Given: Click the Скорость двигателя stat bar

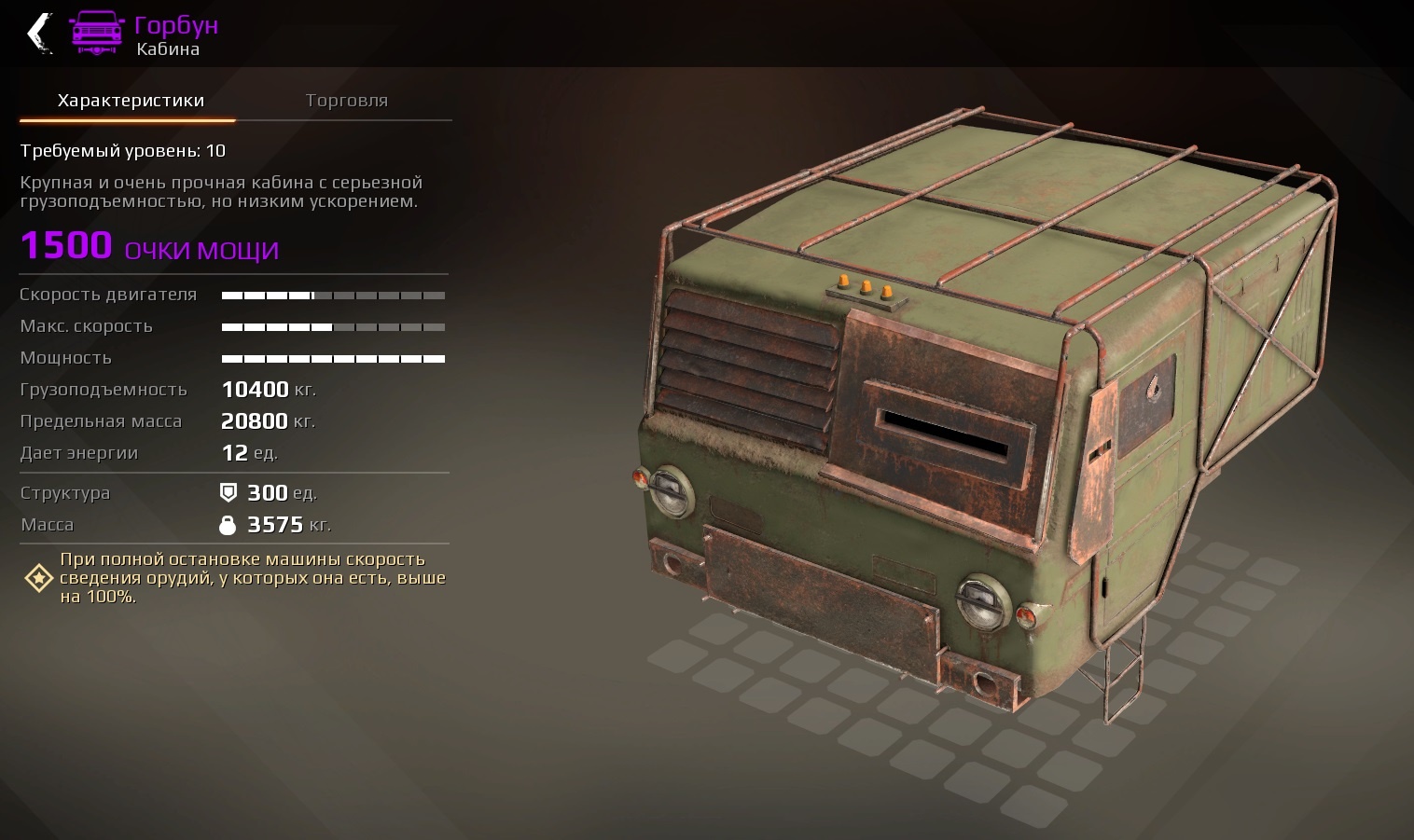Looking at the screenshot, I should click(333, 295).
